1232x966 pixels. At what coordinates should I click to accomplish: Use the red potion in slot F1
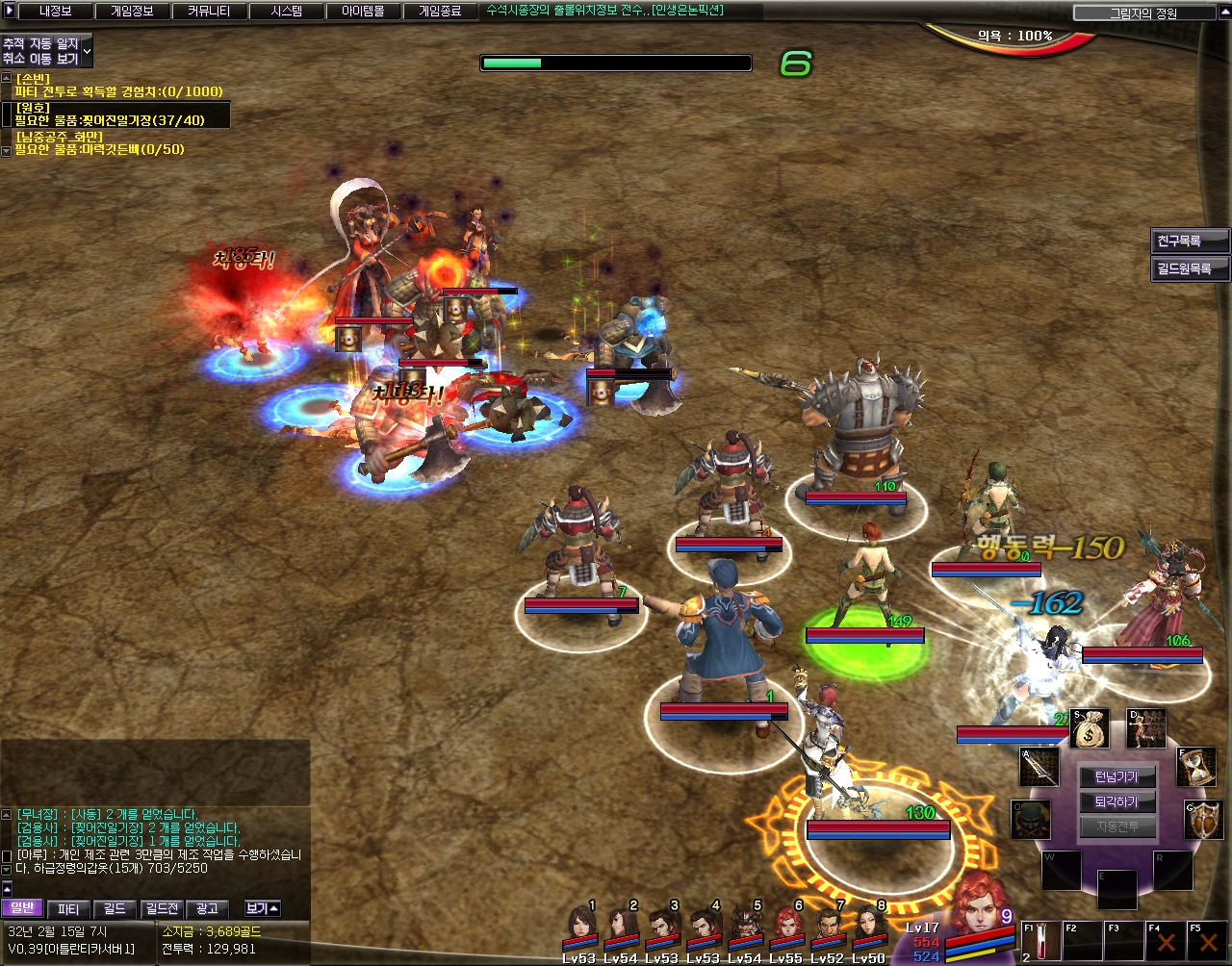tap(1041, 941)
